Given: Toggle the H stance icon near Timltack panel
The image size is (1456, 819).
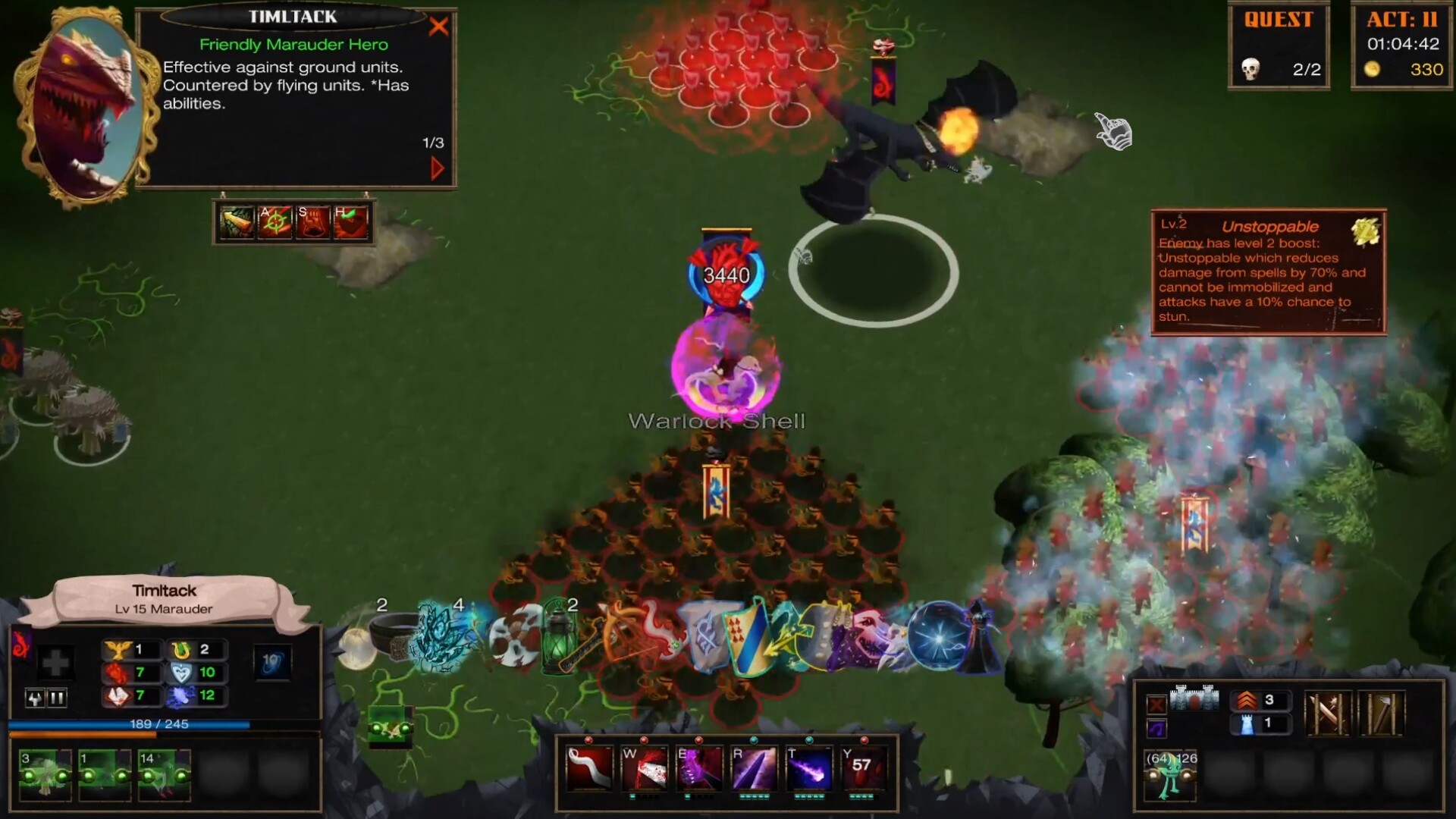Looking at the screenshot, I should click(350, 221).
